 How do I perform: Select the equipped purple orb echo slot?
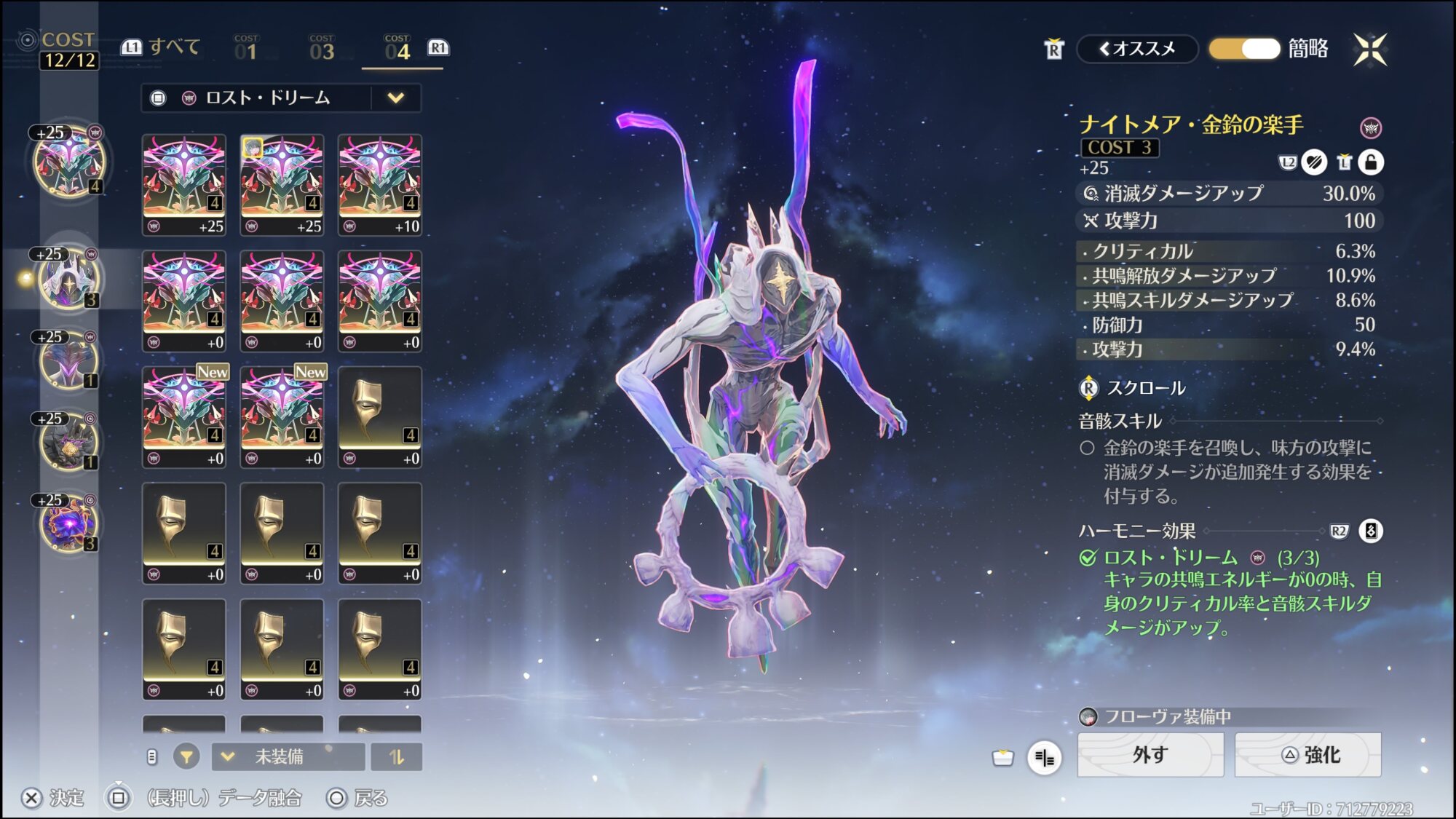(68, 523)
